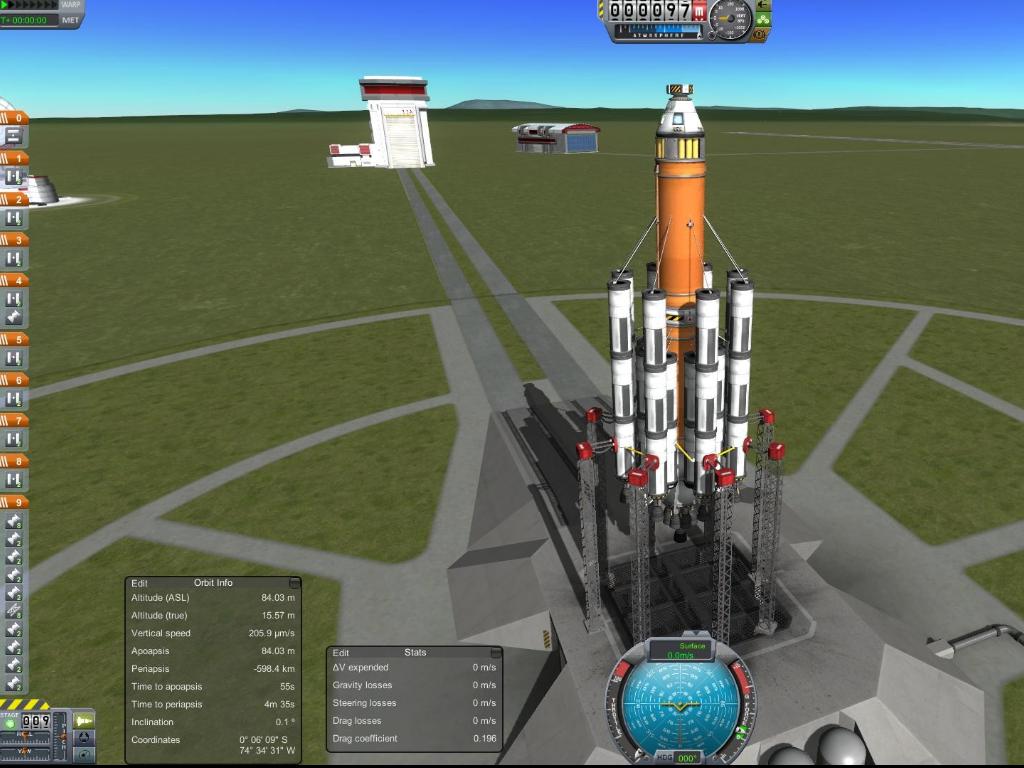
Task: Click the time warp control arrows
Action: 28,5
